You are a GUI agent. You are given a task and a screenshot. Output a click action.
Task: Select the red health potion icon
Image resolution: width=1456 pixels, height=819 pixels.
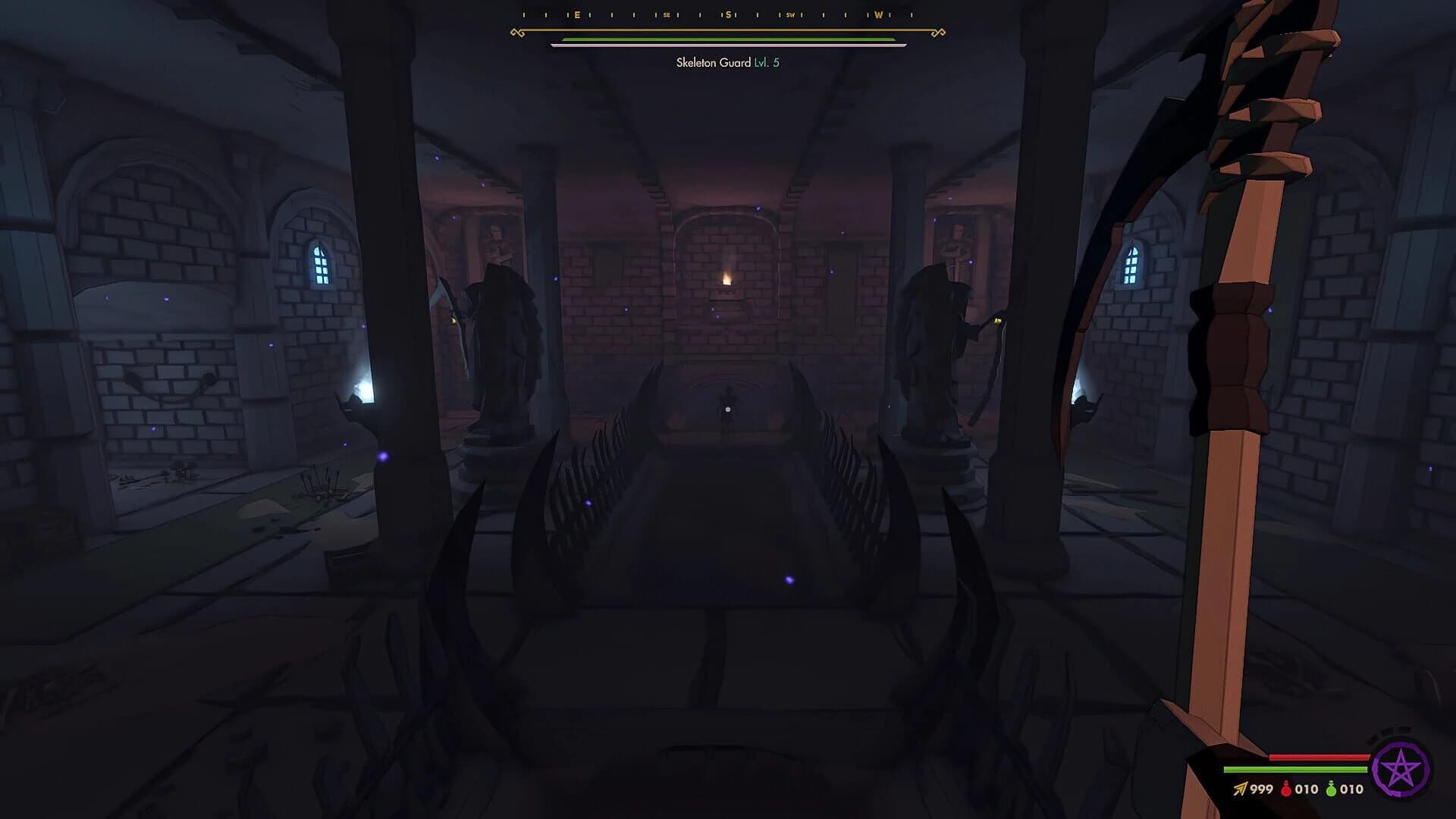click(1285, 788)
